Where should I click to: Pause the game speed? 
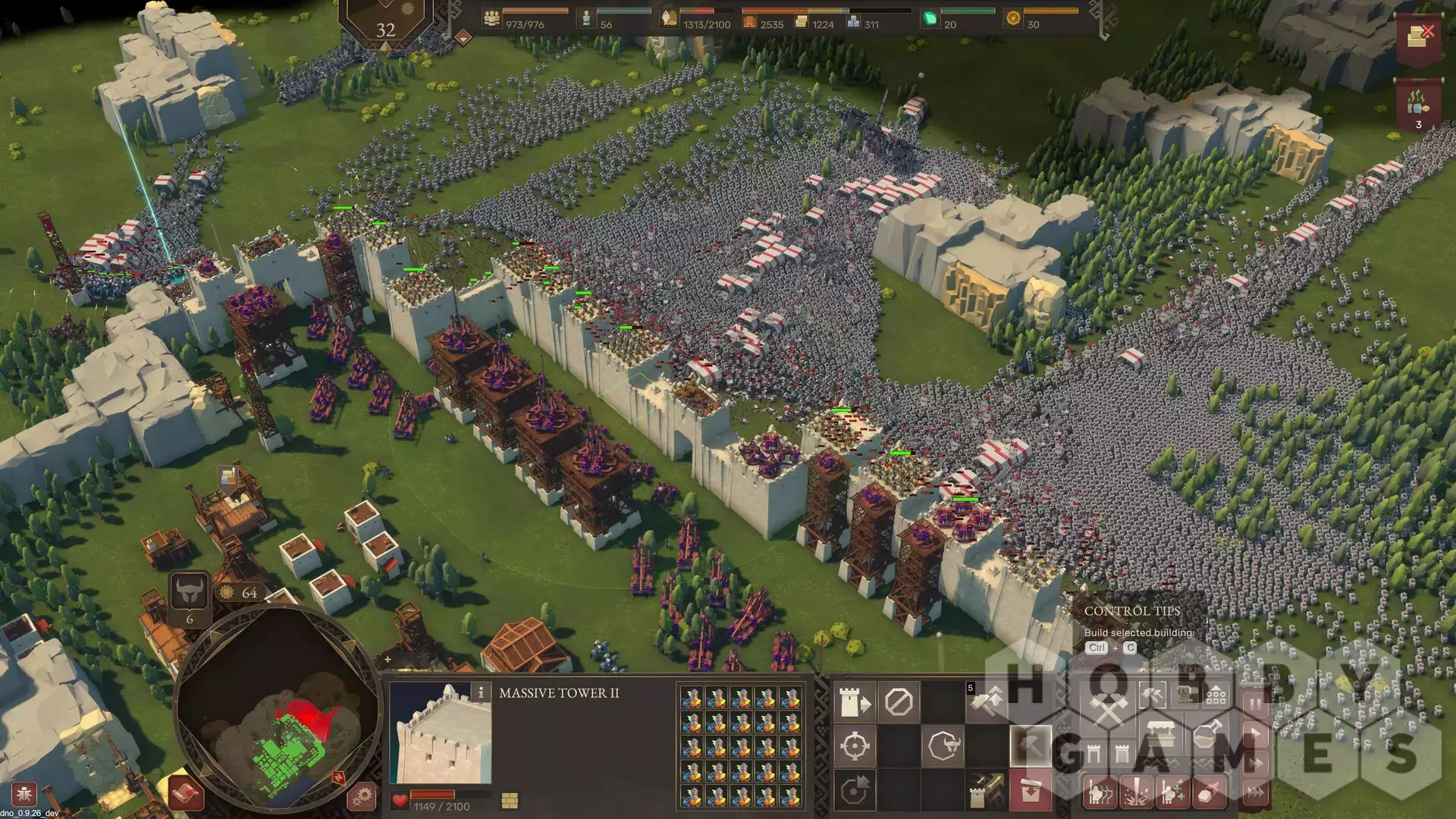(x=1256, y=704)
